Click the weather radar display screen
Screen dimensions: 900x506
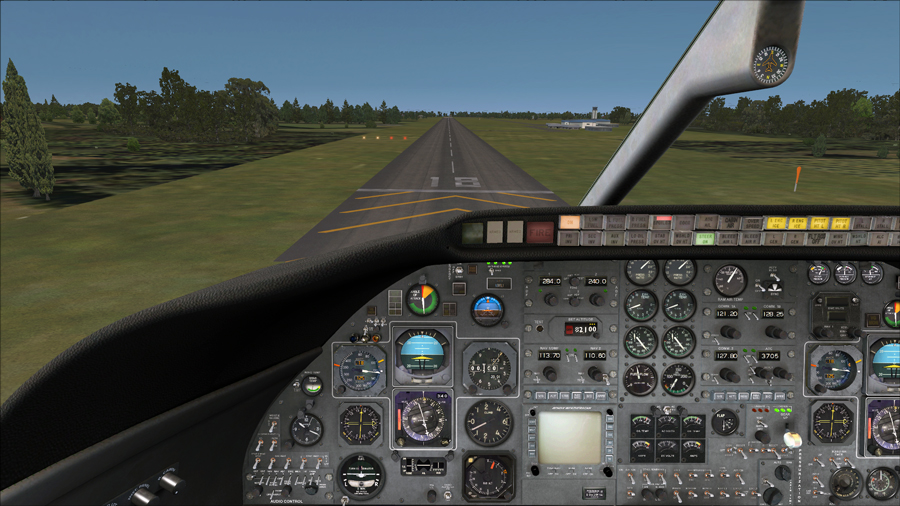(569, 436)
